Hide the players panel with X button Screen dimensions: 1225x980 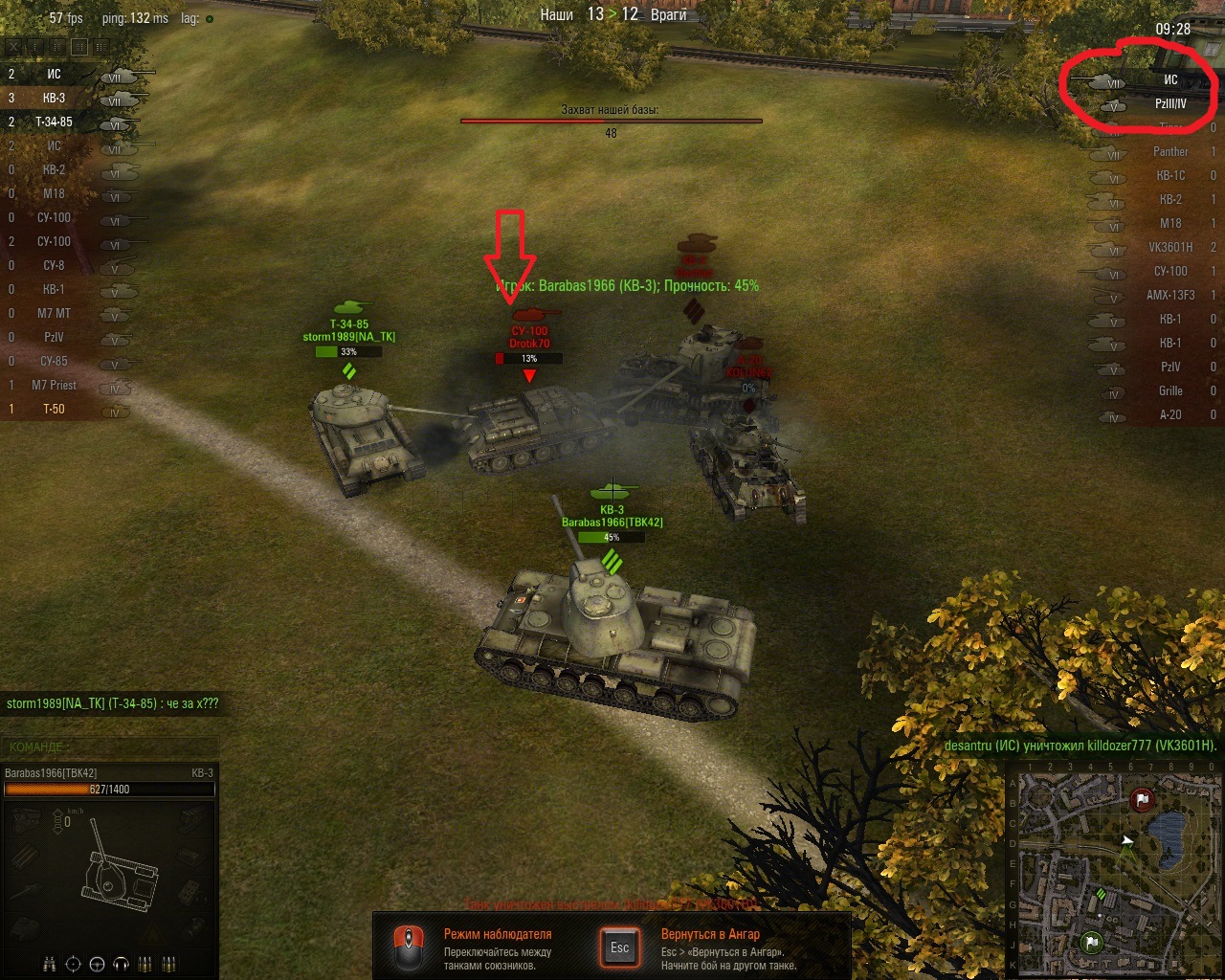pyautogui.click(x=12, y=47)
